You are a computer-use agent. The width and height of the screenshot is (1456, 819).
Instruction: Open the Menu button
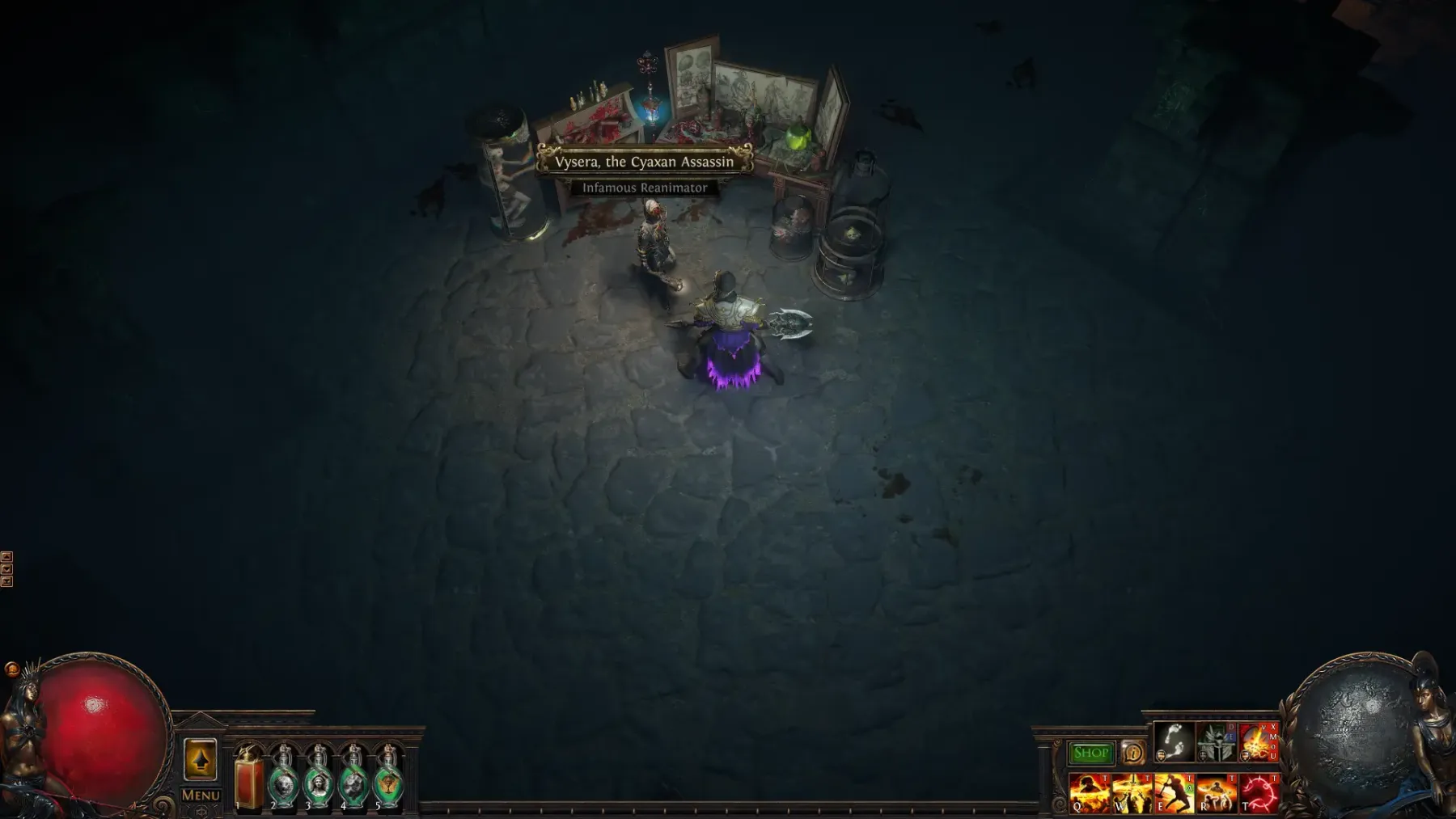(201, 796)
